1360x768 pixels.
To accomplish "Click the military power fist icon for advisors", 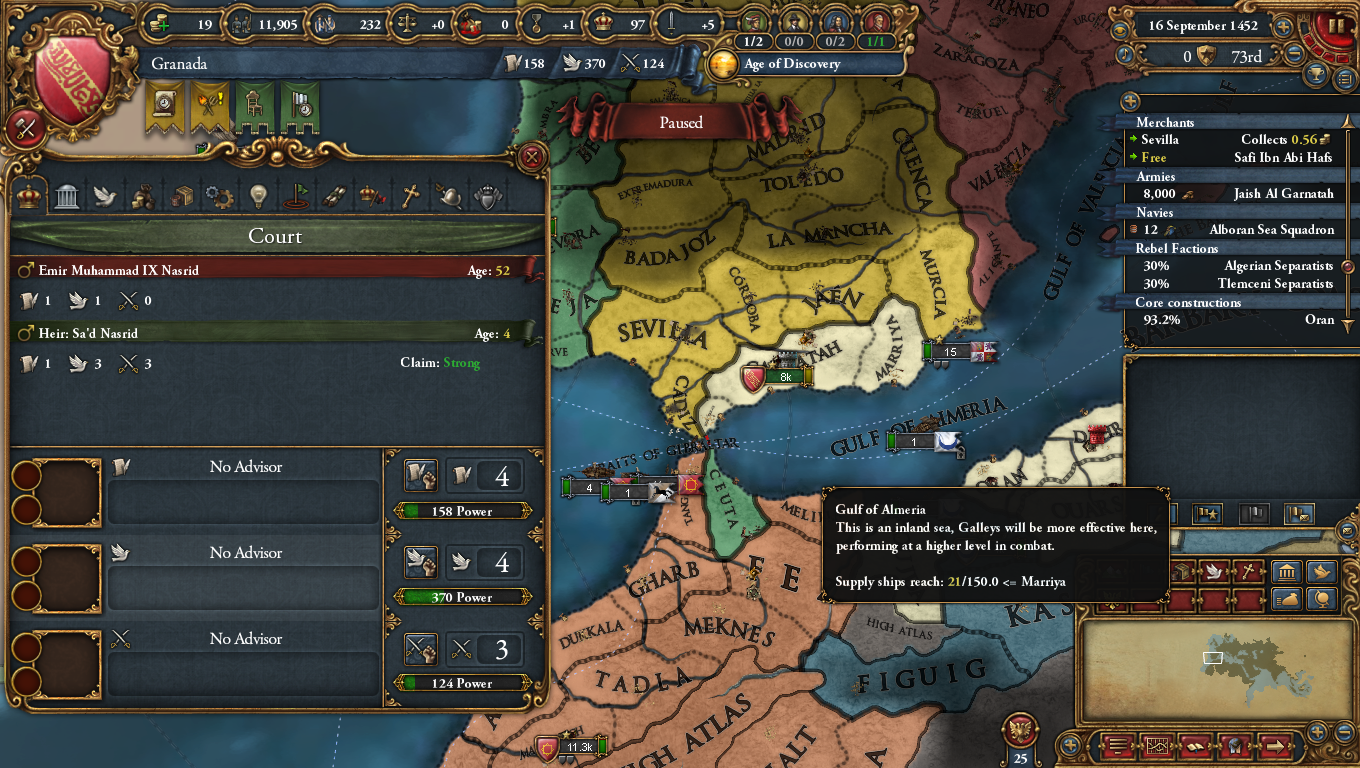I will (x=421, y=649).
